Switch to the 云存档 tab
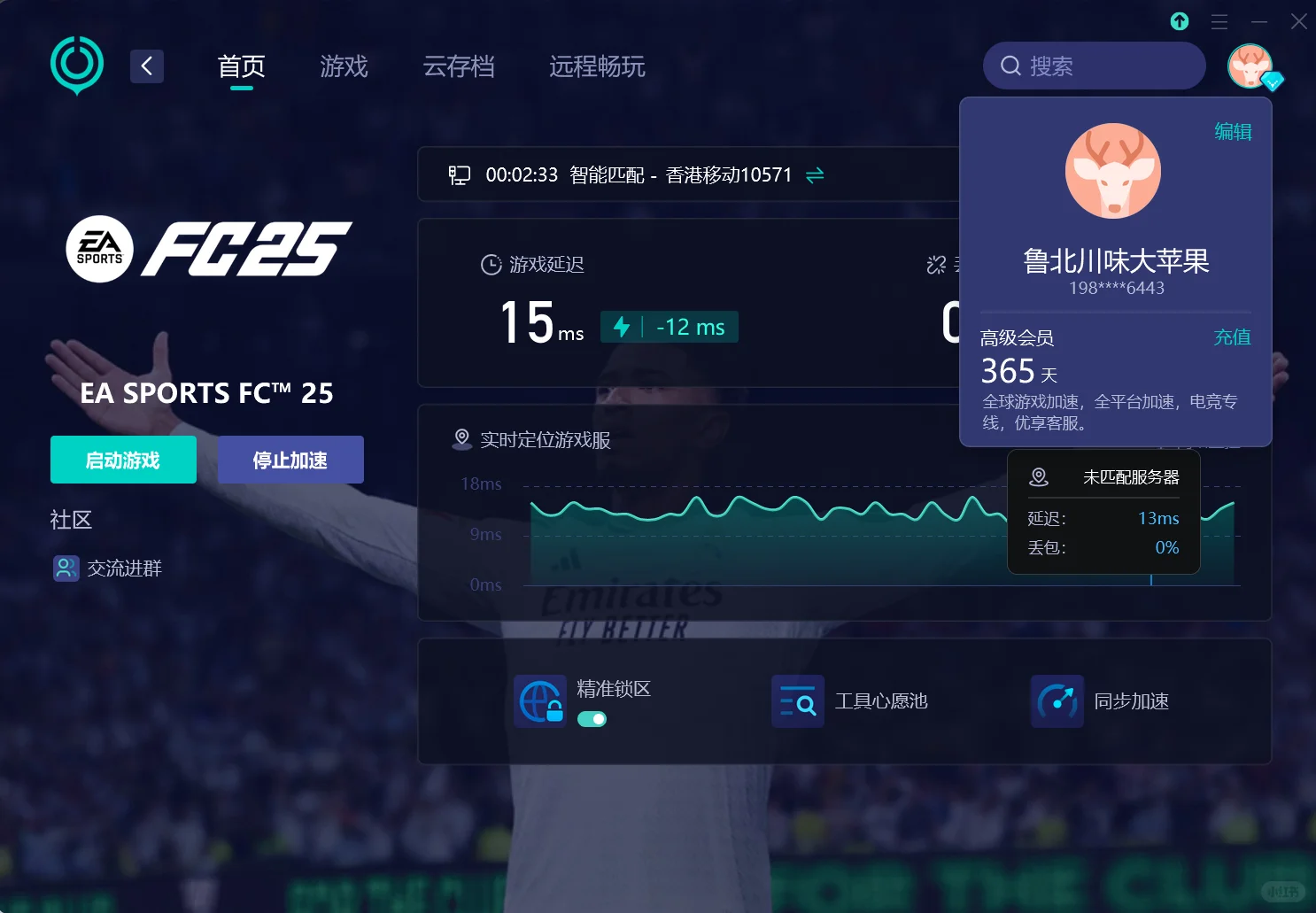 click(x=459, y=66)
